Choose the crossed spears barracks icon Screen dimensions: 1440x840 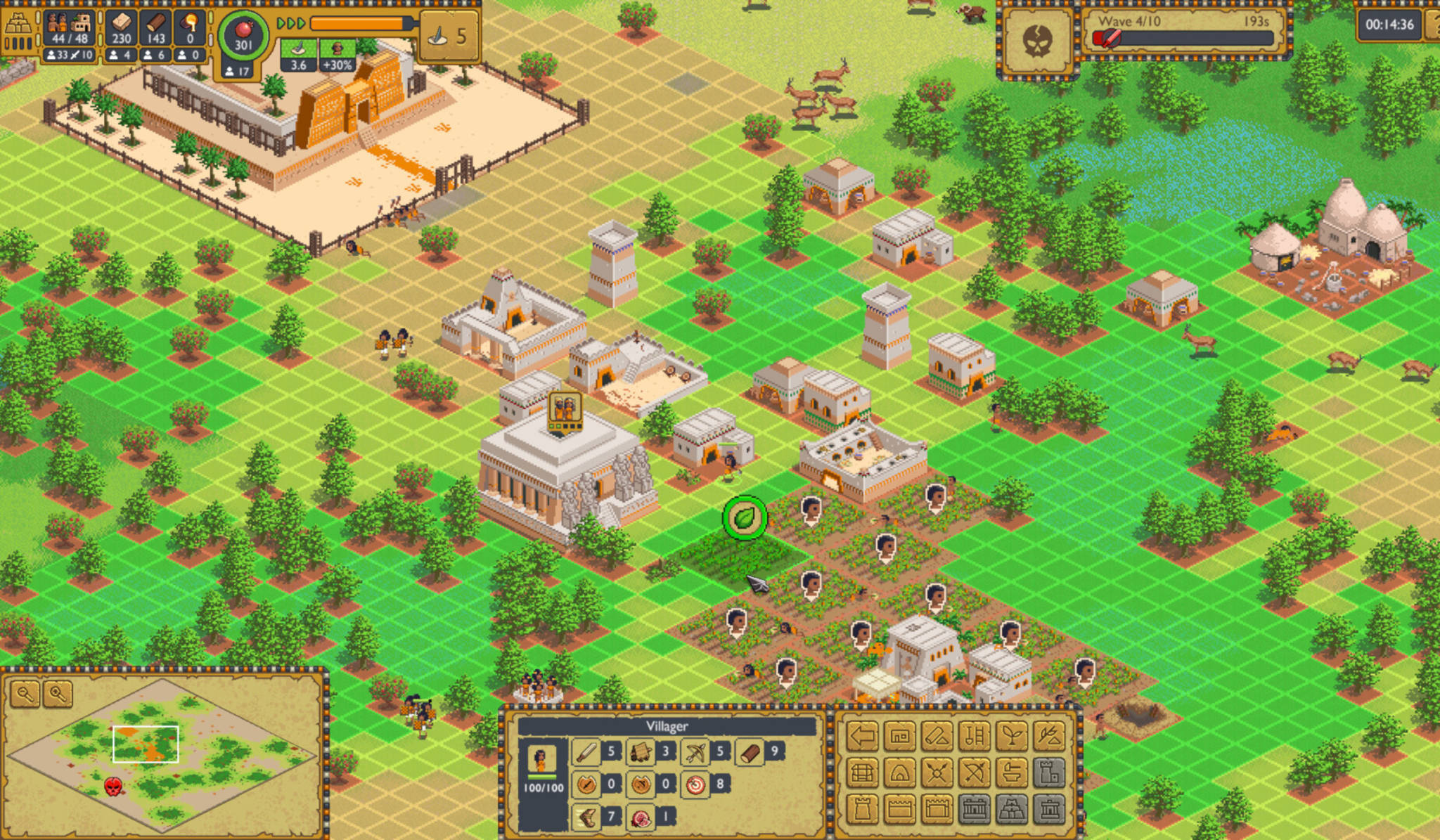937,773
